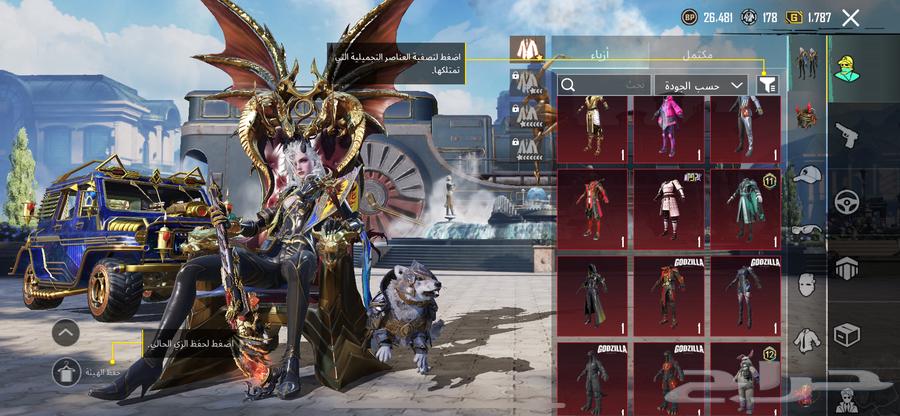The height and width of the screenshot is (416, 900).
Task: Open the pistol weapons category
Action: [x=846, y=131]
